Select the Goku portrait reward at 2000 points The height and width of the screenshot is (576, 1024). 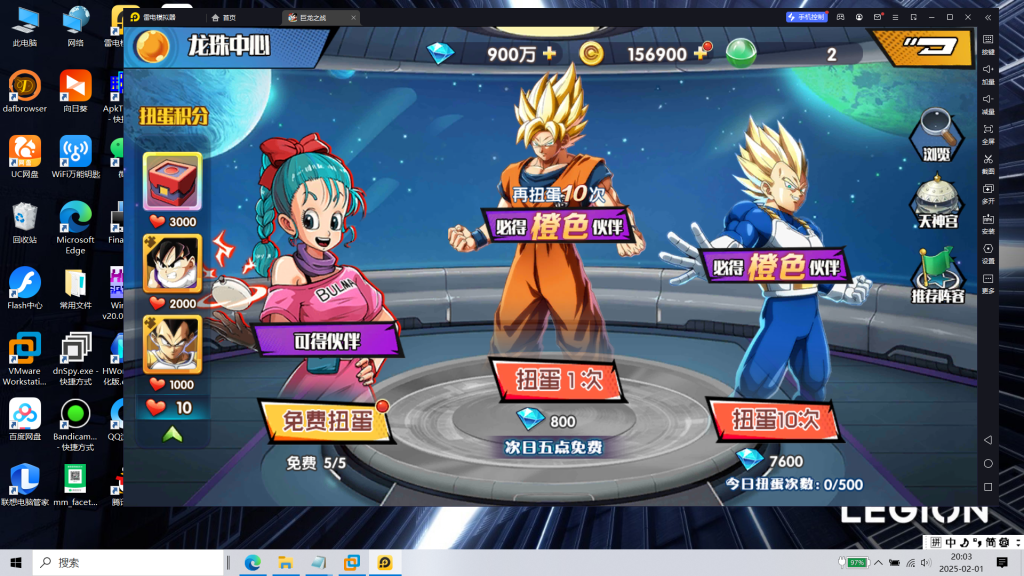click(x=172, y=262)
